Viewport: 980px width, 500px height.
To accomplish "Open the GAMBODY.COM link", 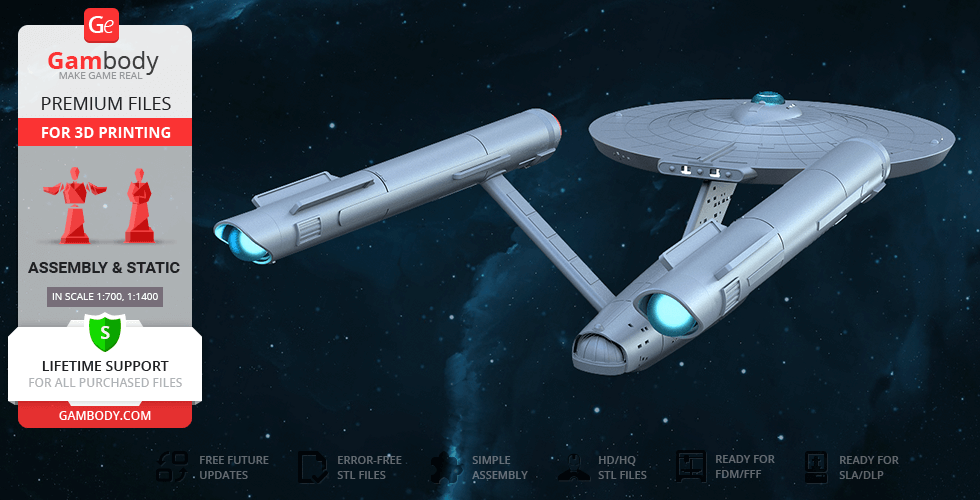I will point(105,414).
